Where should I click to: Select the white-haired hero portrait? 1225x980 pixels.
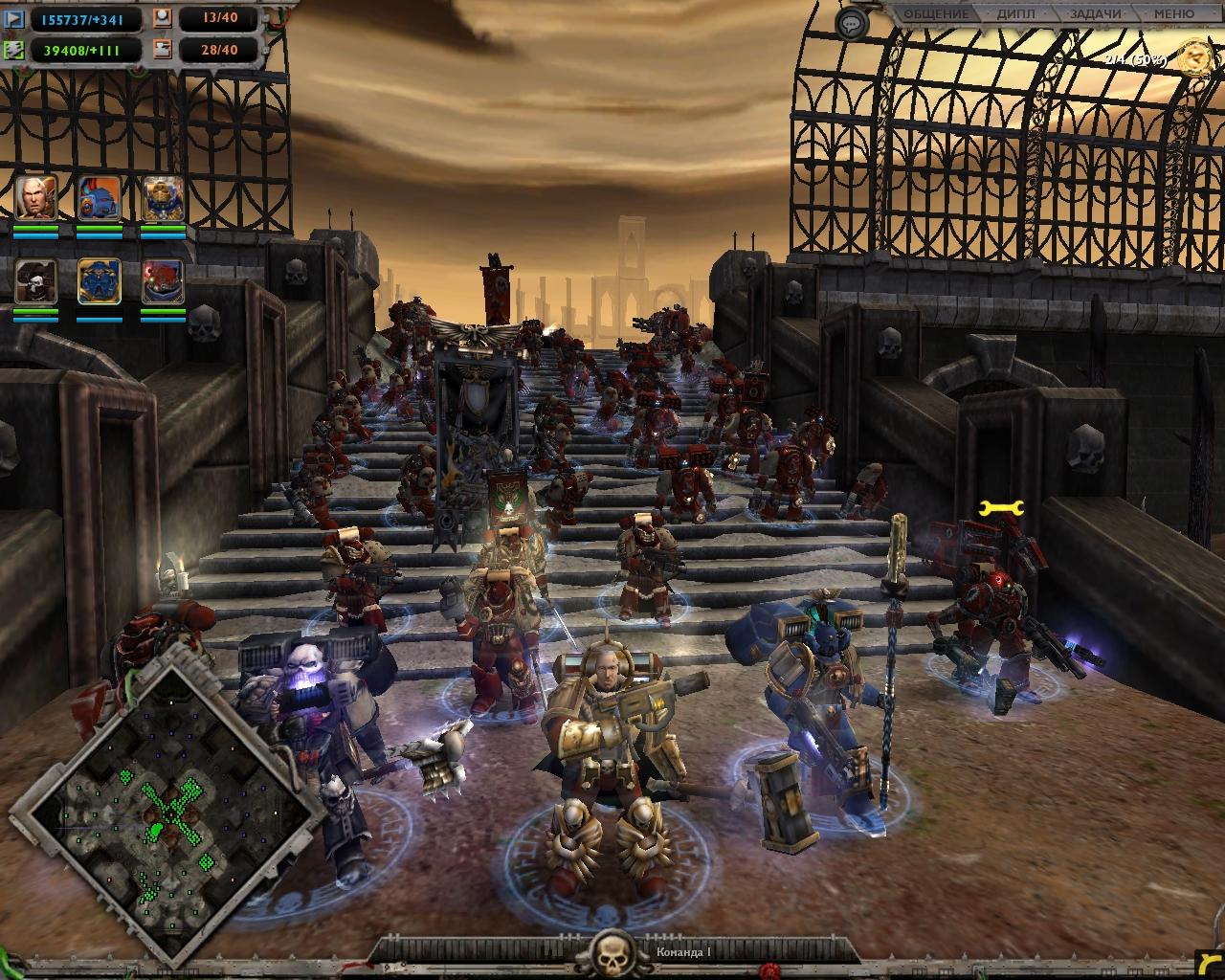[x=36, y=198]
